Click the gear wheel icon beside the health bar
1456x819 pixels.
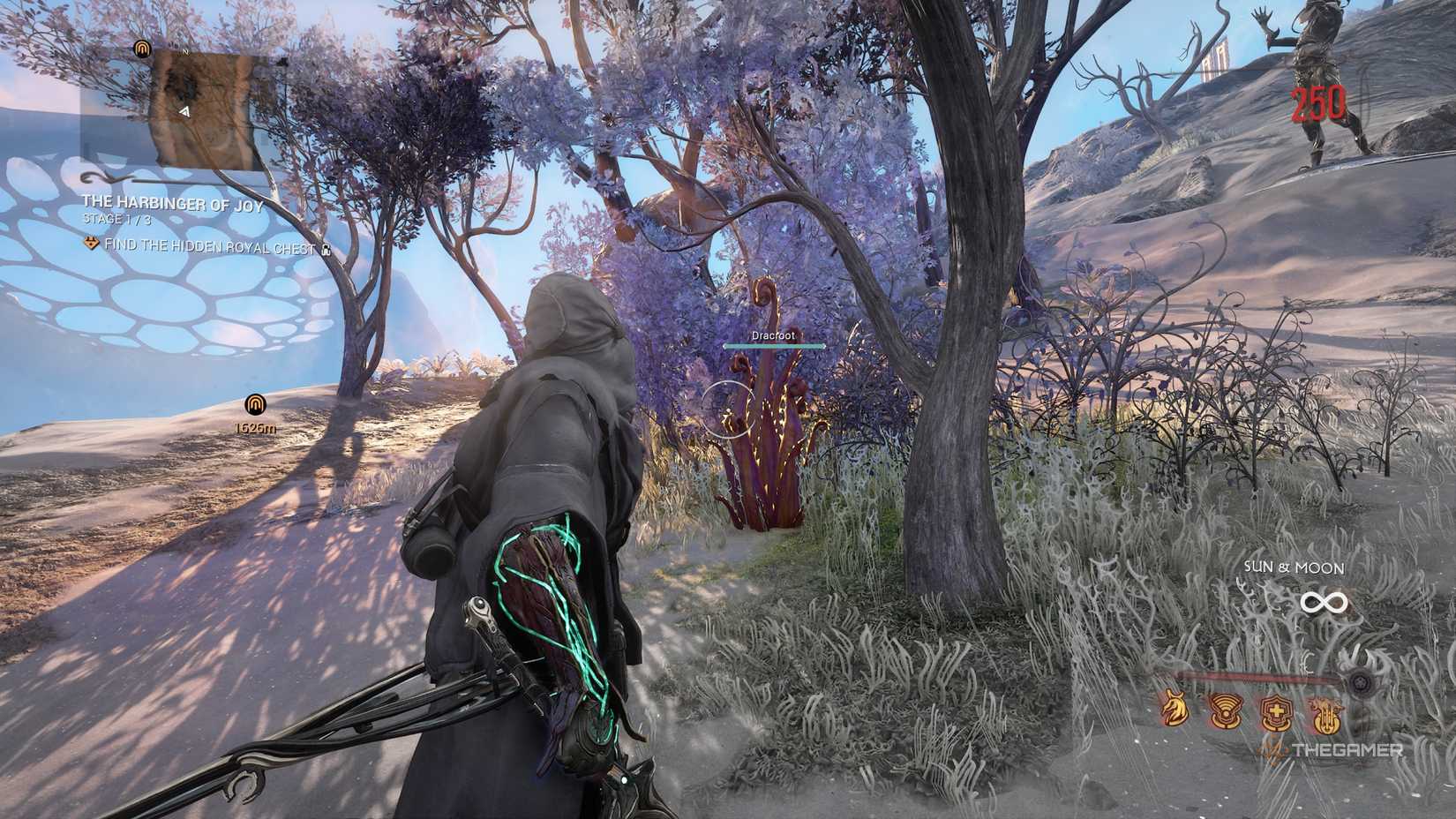coord(1361,682)
